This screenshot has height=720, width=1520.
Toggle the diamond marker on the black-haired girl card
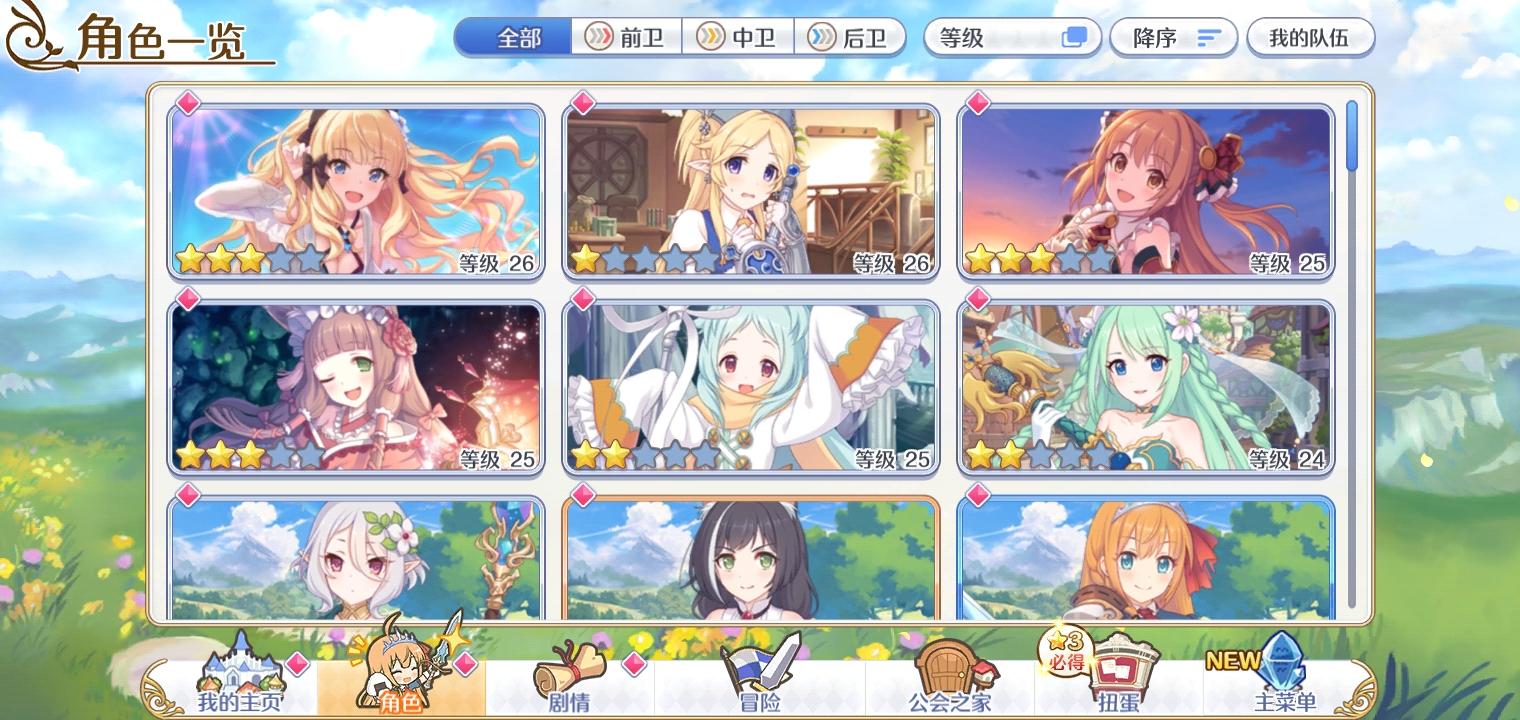(581, 494)
